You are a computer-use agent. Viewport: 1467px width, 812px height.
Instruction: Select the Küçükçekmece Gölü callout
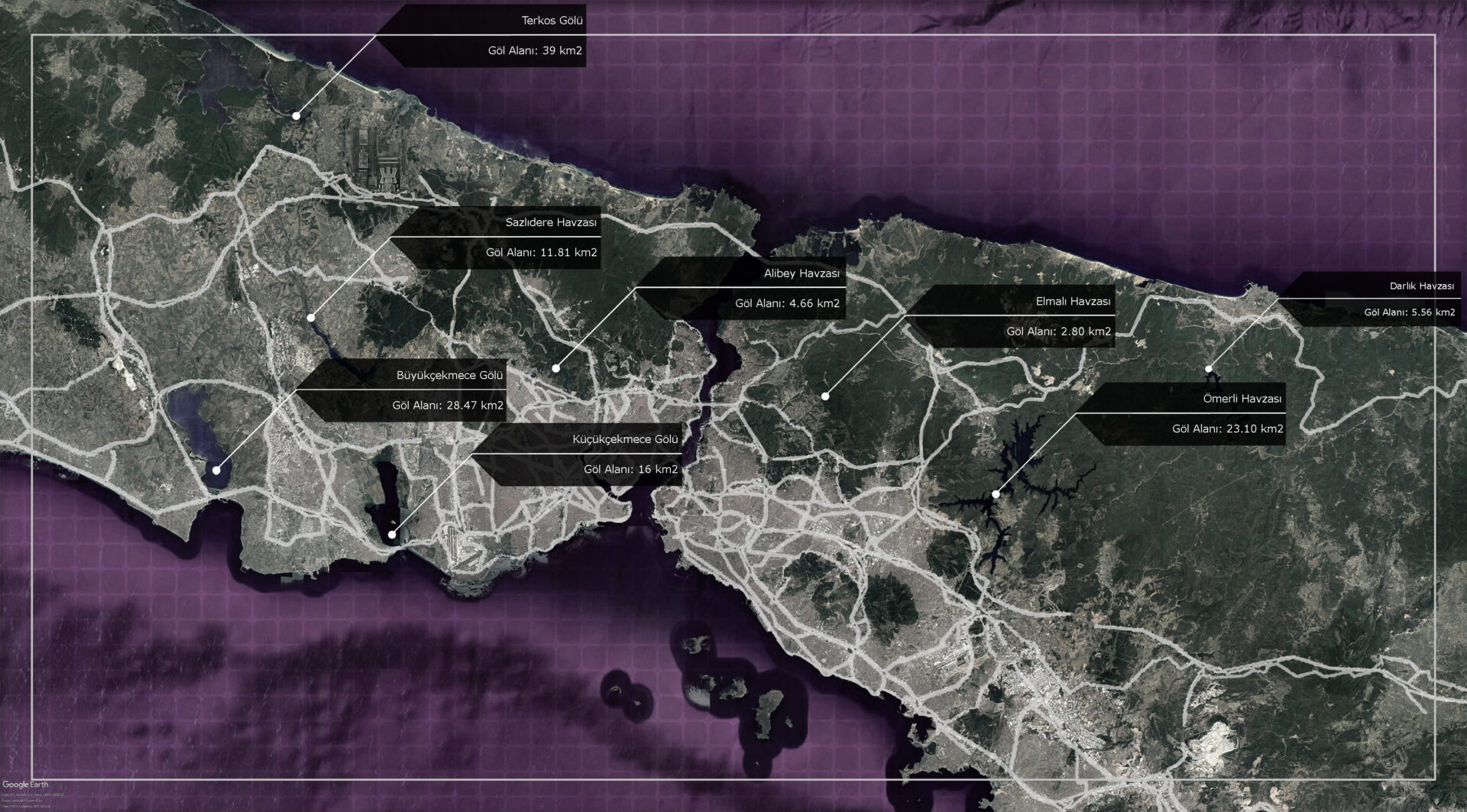(x=625, y=440)
